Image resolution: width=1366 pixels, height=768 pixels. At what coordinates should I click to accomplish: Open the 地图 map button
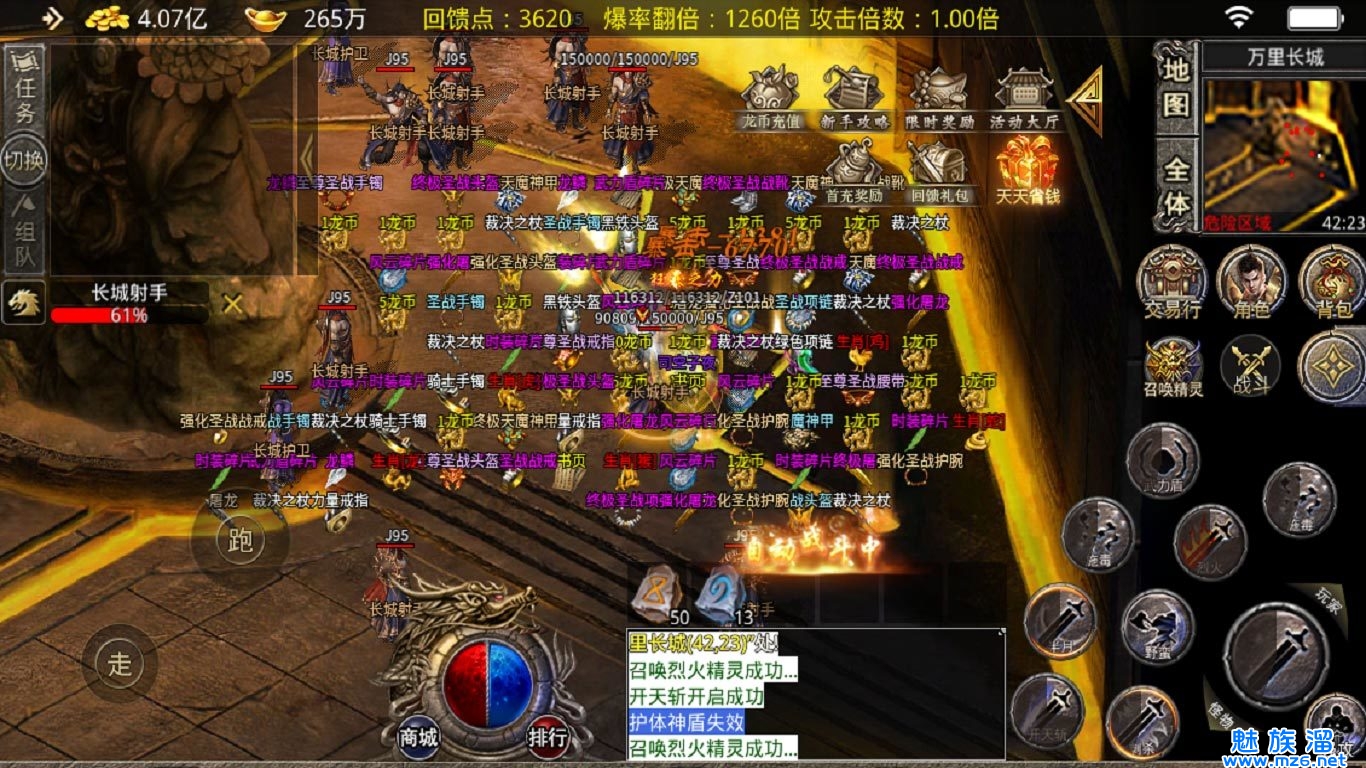(x=1177, y=87)
